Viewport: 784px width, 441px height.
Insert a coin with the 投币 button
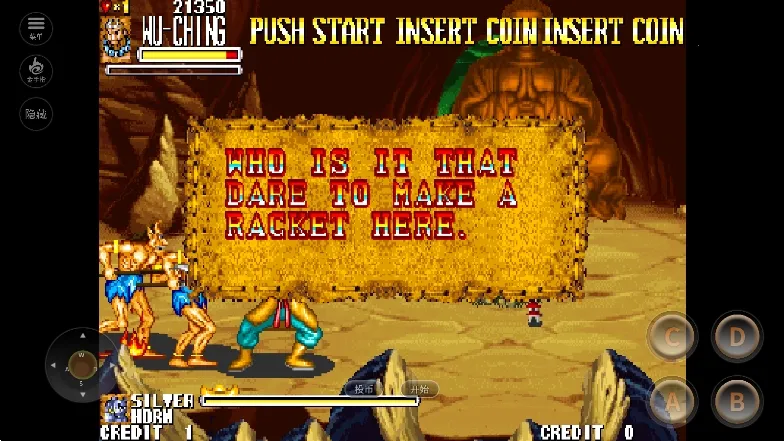point(362,389)
